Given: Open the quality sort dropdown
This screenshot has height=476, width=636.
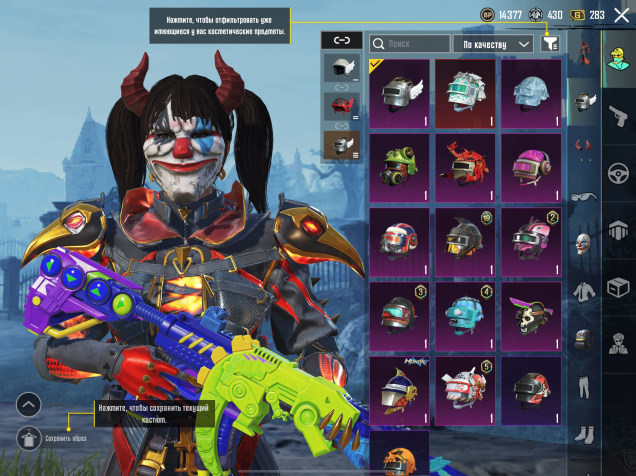Looking at the screenshot, I should (x=494, y=44).
